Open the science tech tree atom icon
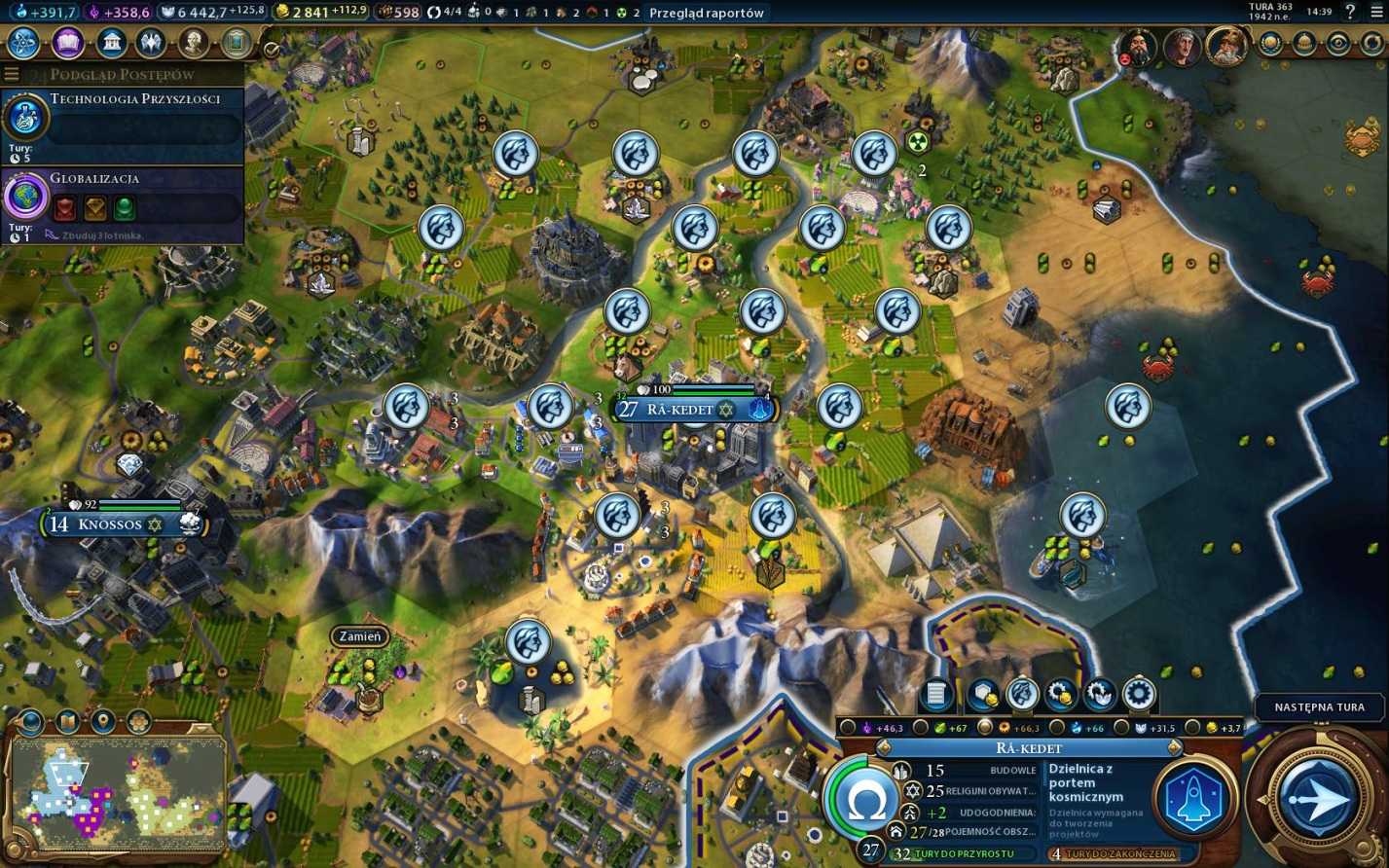The image size is (1389, 868). (x=23, y=43)
